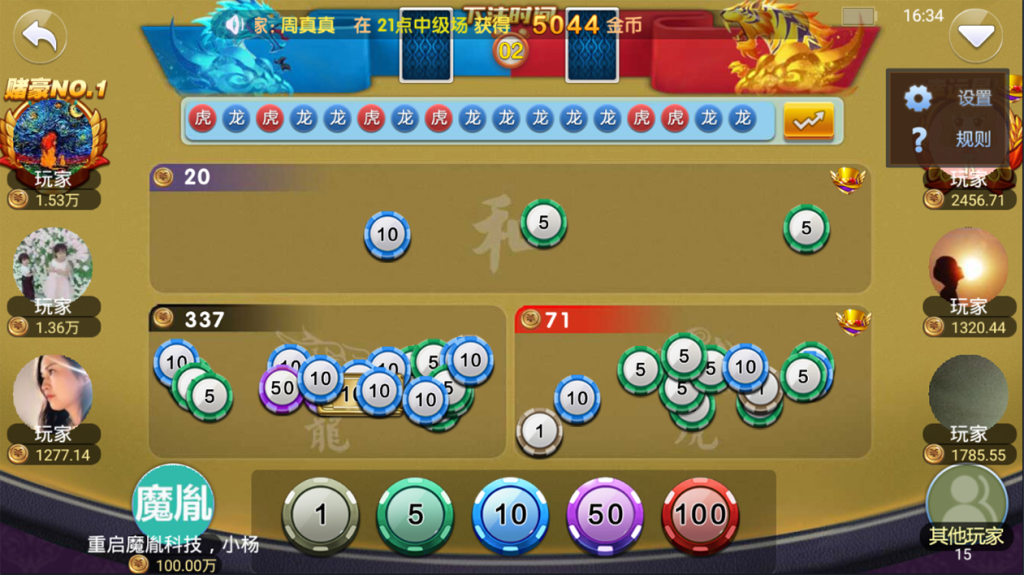View the player with 1320.44 coins

[968, 264]
